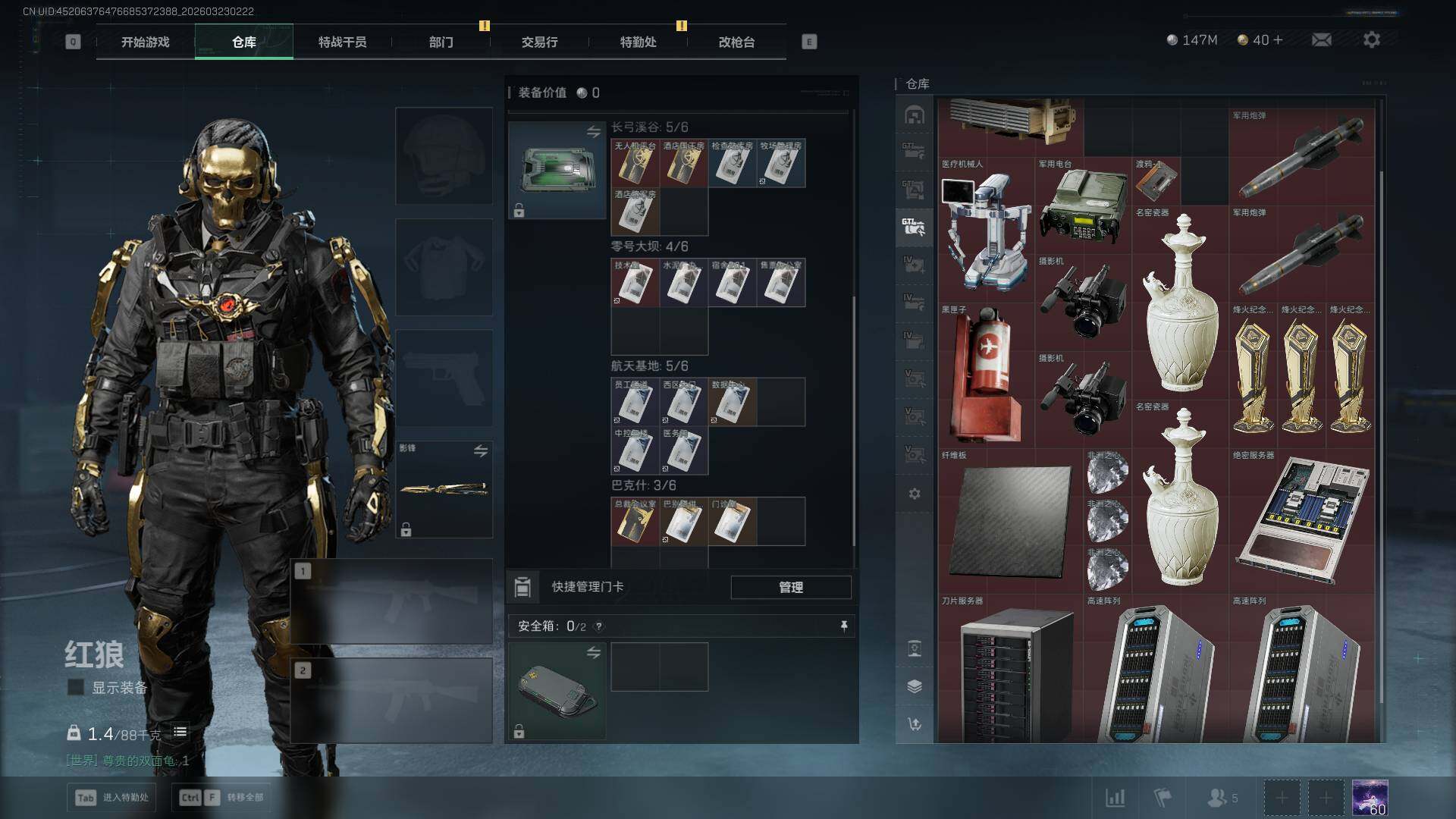The height and width of the screenshot is (819, 1456).
Task: Open the settings gear in top bar
Action: click(x=1371, y=40)
